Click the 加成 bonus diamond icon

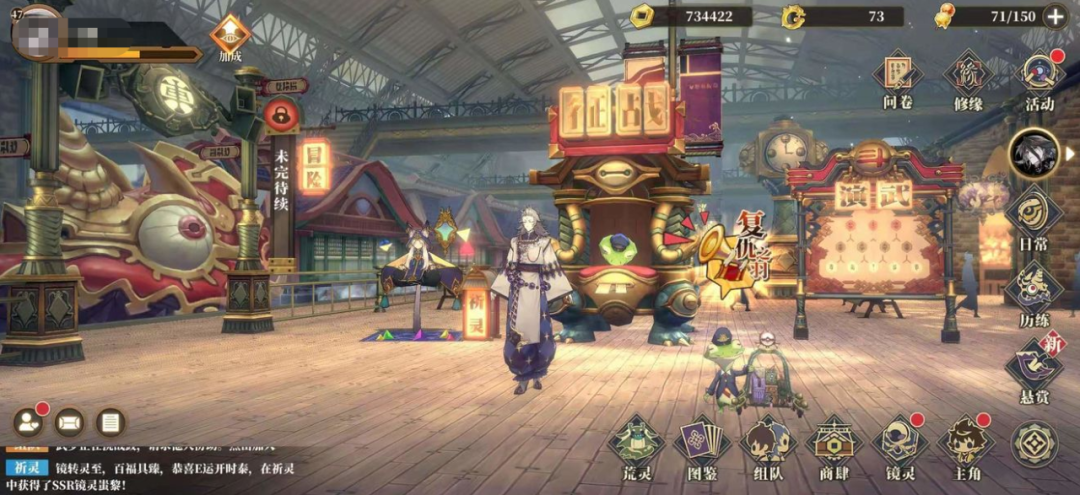click(230, 36)
